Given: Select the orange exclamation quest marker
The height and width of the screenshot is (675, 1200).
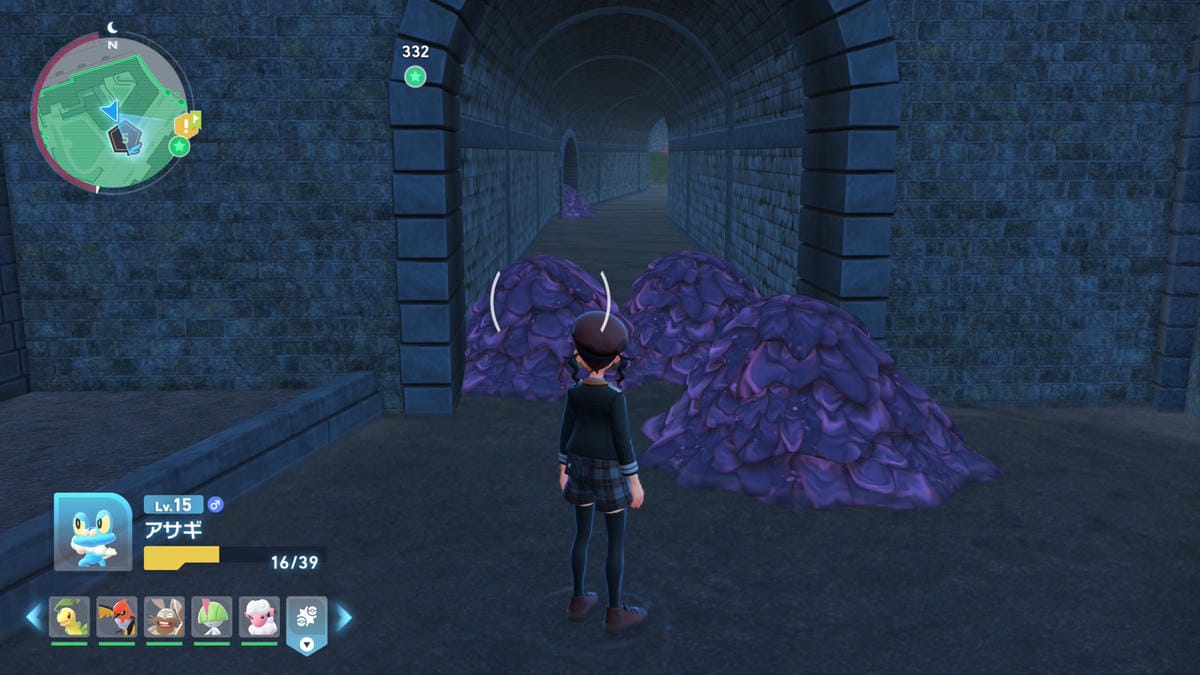Looking at the screenshot, I should 185,124.
